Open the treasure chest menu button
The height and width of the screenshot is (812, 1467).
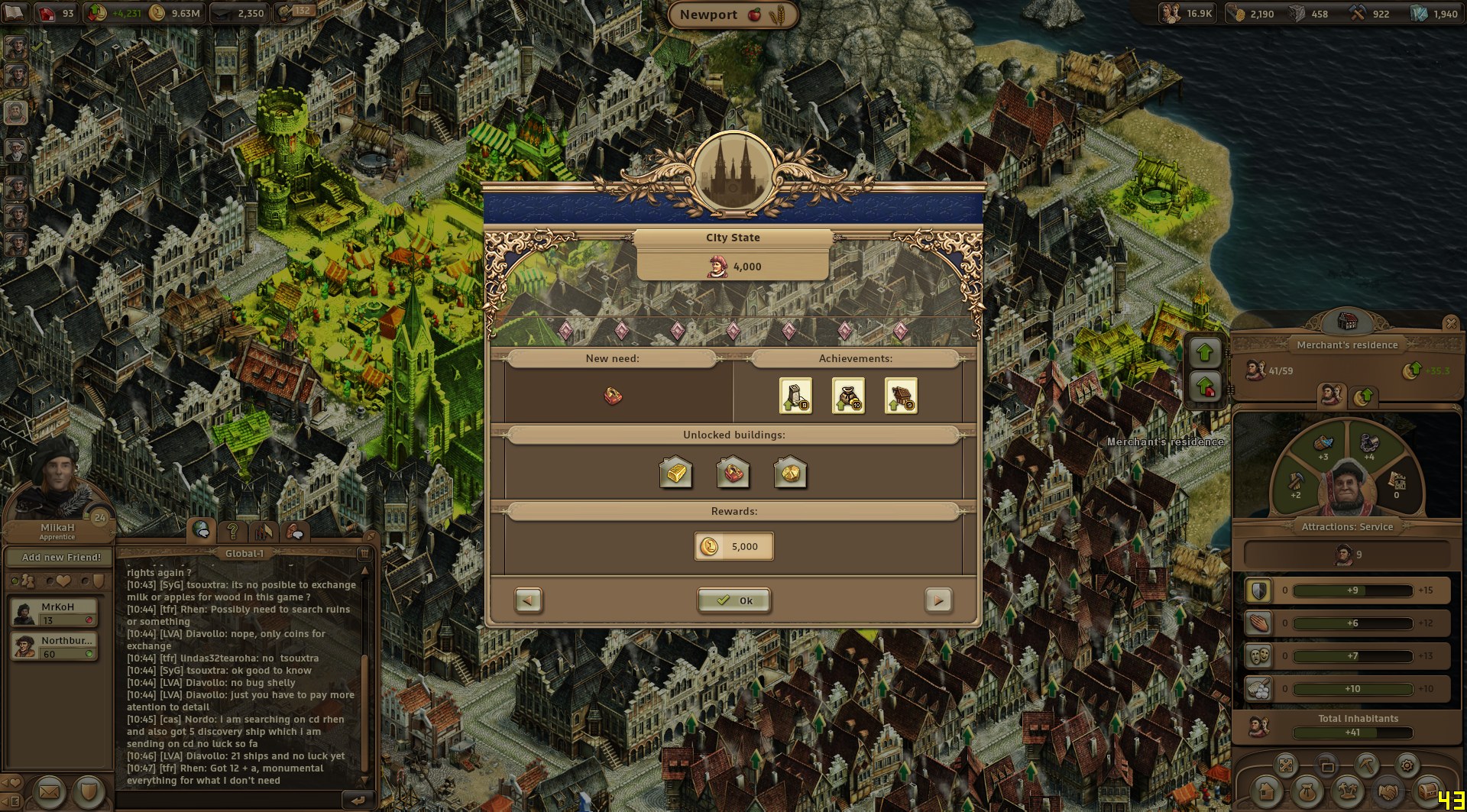1427,791
